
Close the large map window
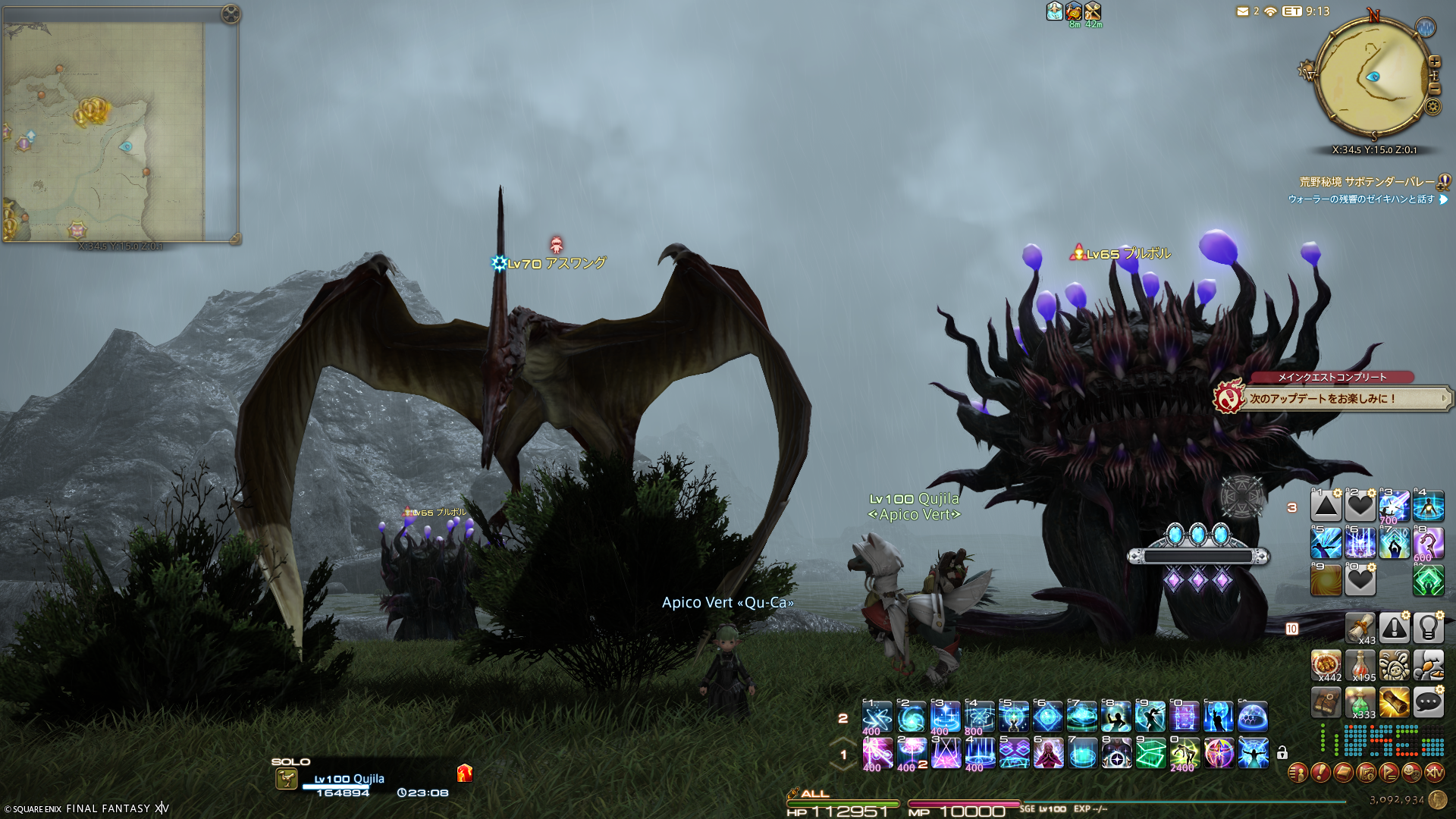point(231,14)
